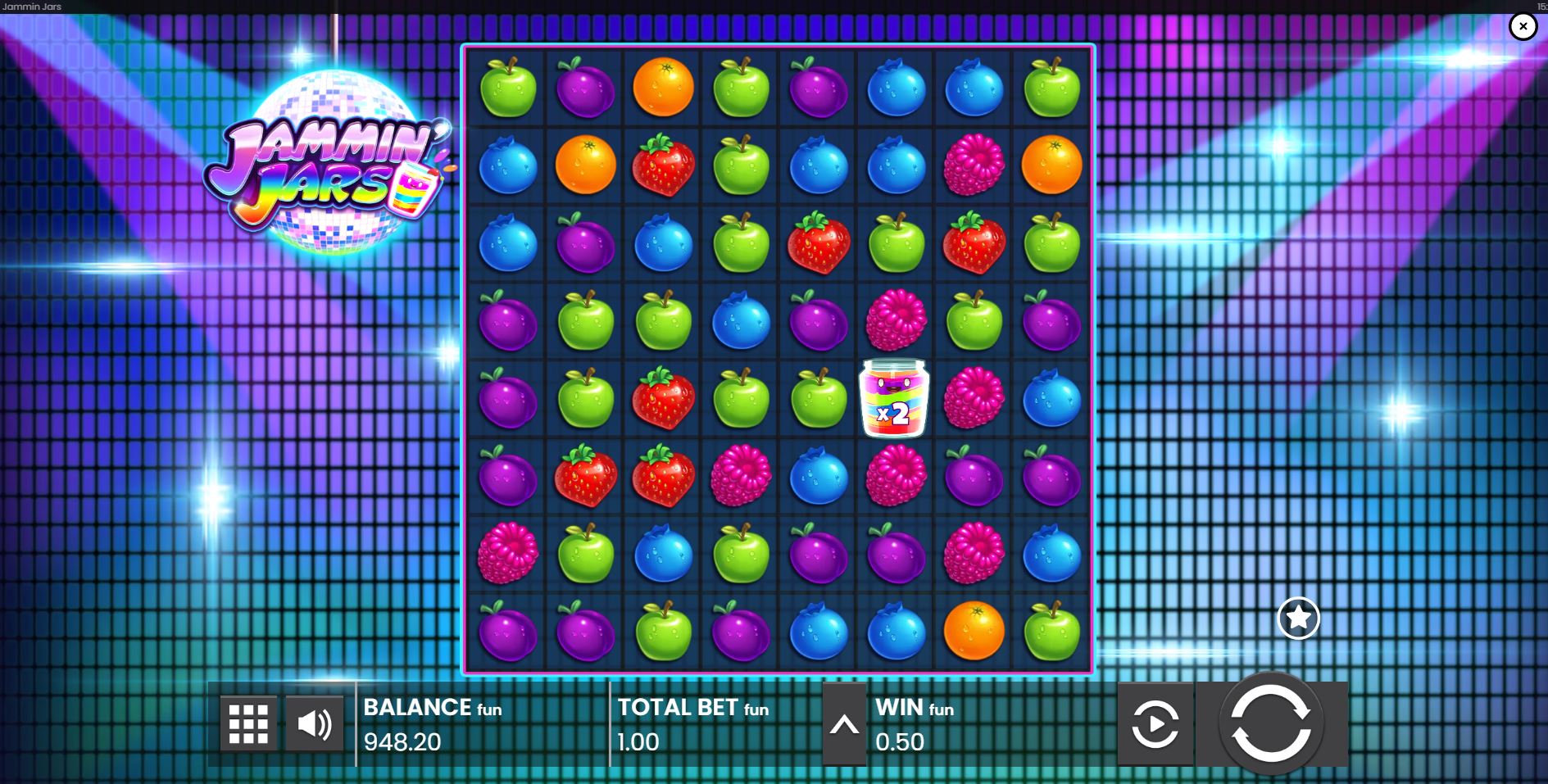Open the in-game hamburger menu

click(248, 723)
